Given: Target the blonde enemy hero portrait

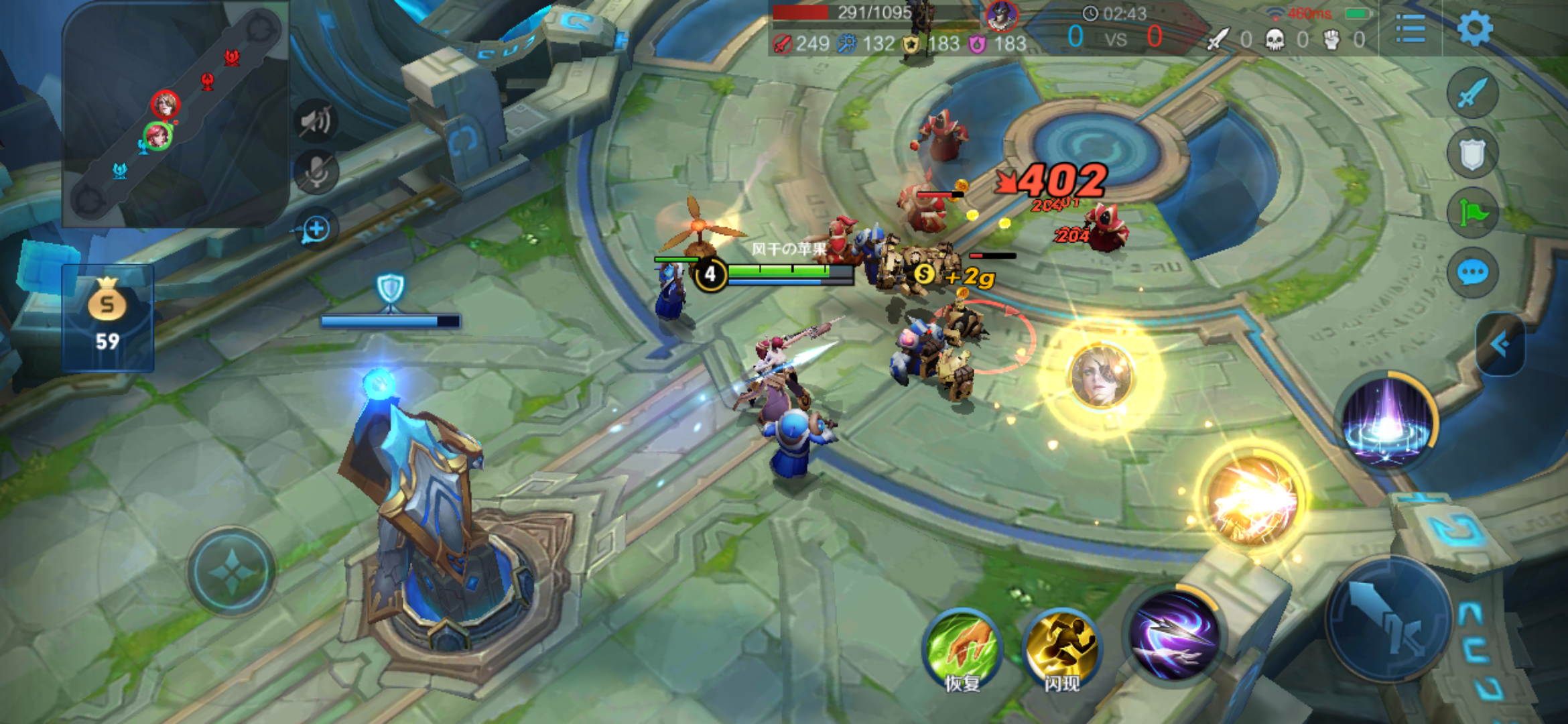Looking at the screenshot, I should [1101, 376].
